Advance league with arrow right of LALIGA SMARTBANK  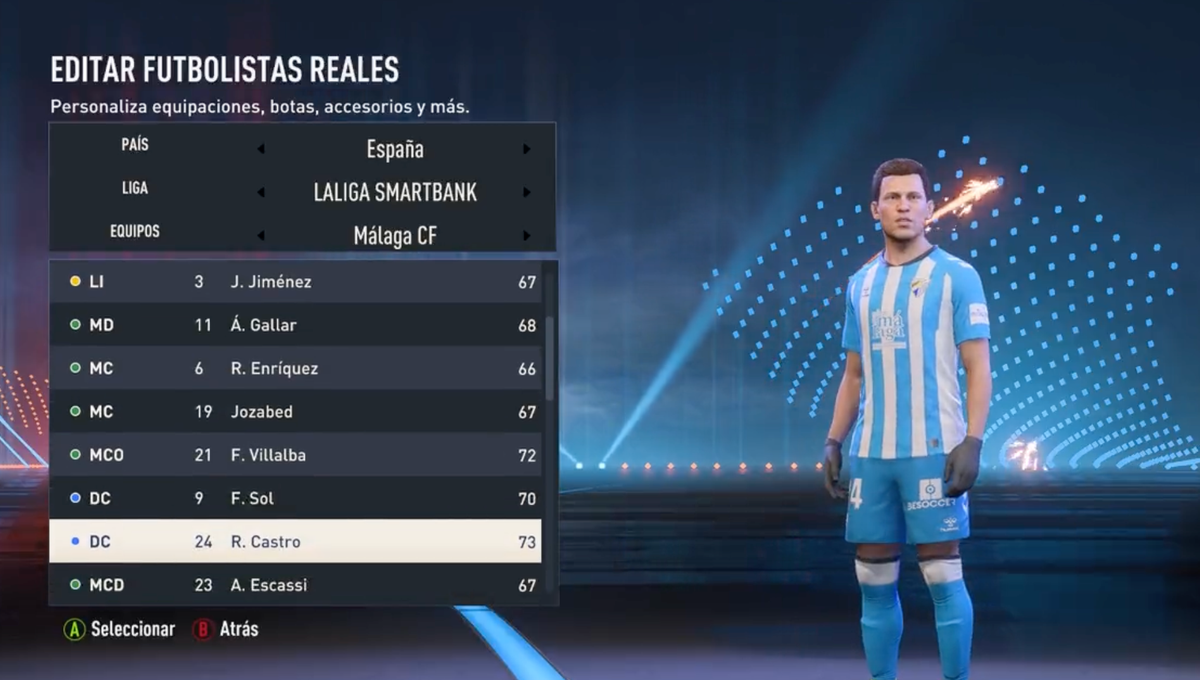[527, 193]
